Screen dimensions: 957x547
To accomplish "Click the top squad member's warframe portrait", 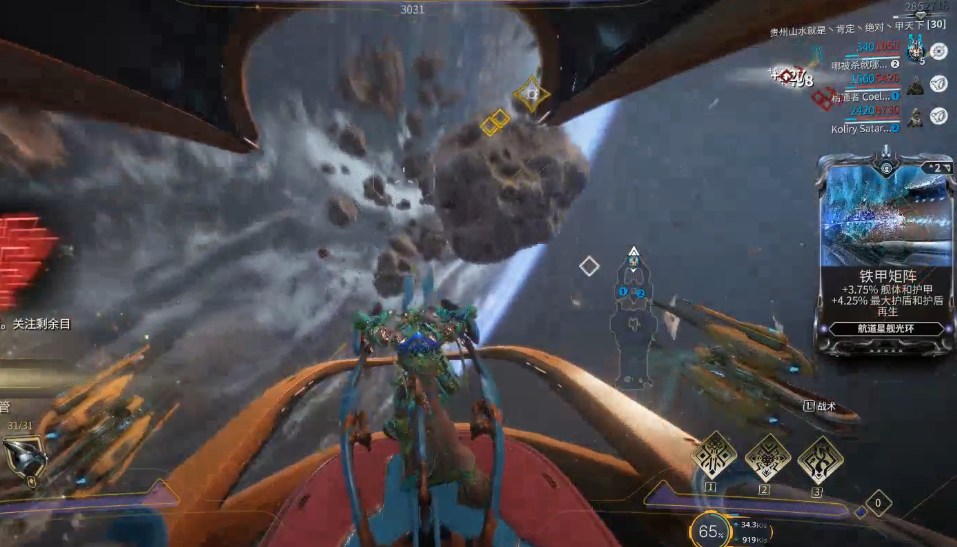I will [915, 50].
